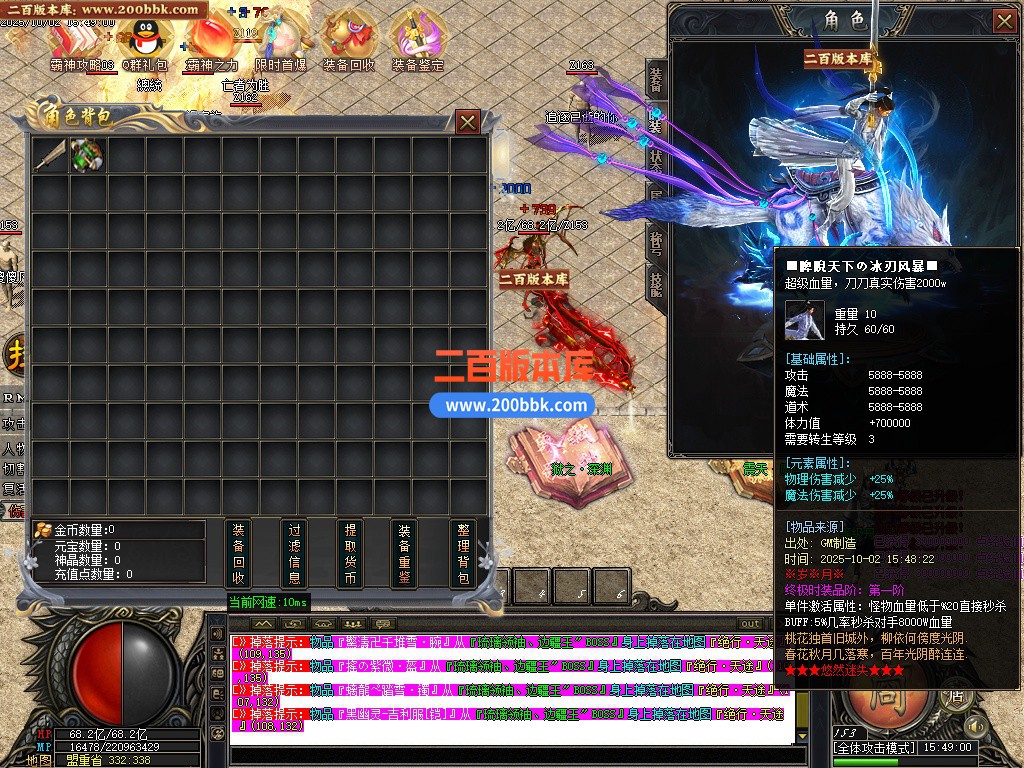Screen dimensions: 1024x768
Task: Open the 霸神之力 flame icon
Action: 210,42
